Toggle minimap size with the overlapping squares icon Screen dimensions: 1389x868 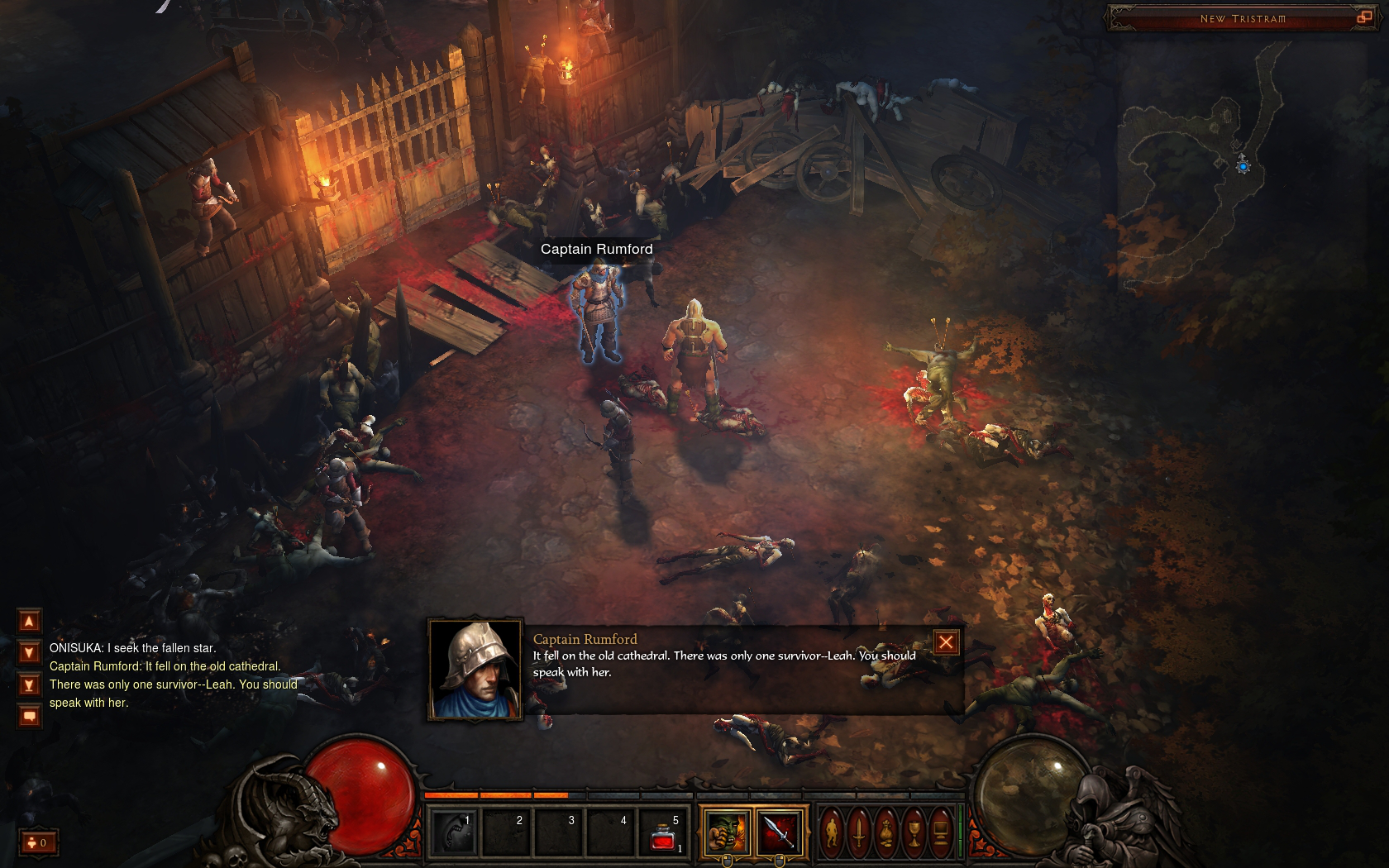tap(1364, 17)
